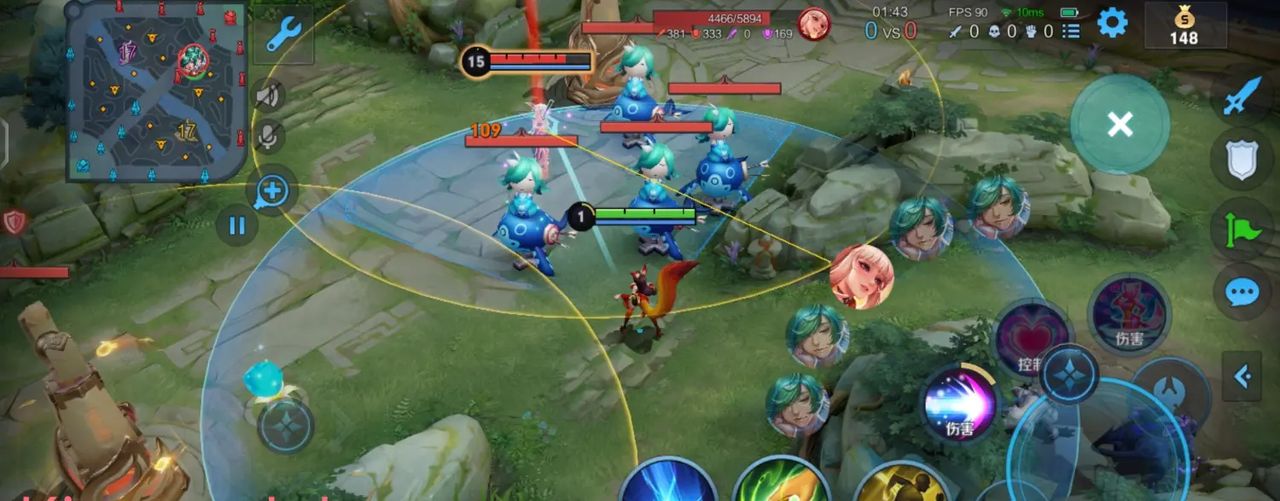Send the white shield defend signal

click(x=1242, y=160)
